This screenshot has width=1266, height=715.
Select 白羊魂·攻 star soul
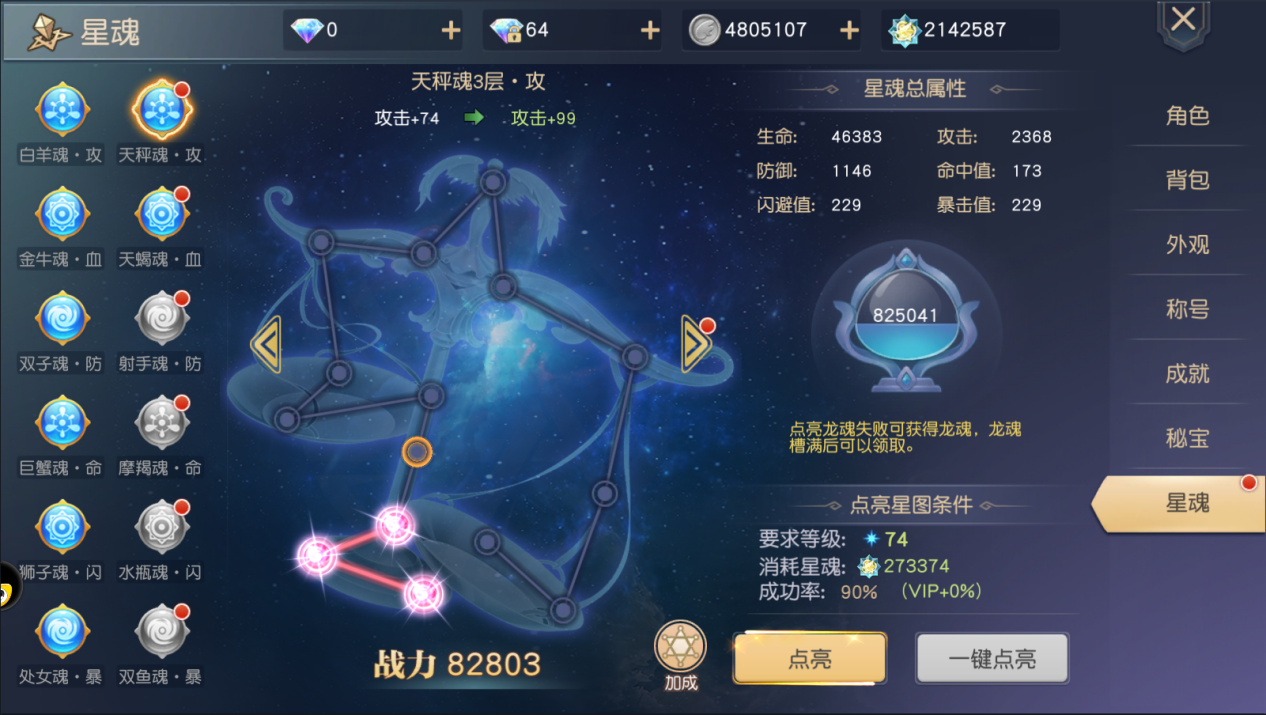point(62,110)
